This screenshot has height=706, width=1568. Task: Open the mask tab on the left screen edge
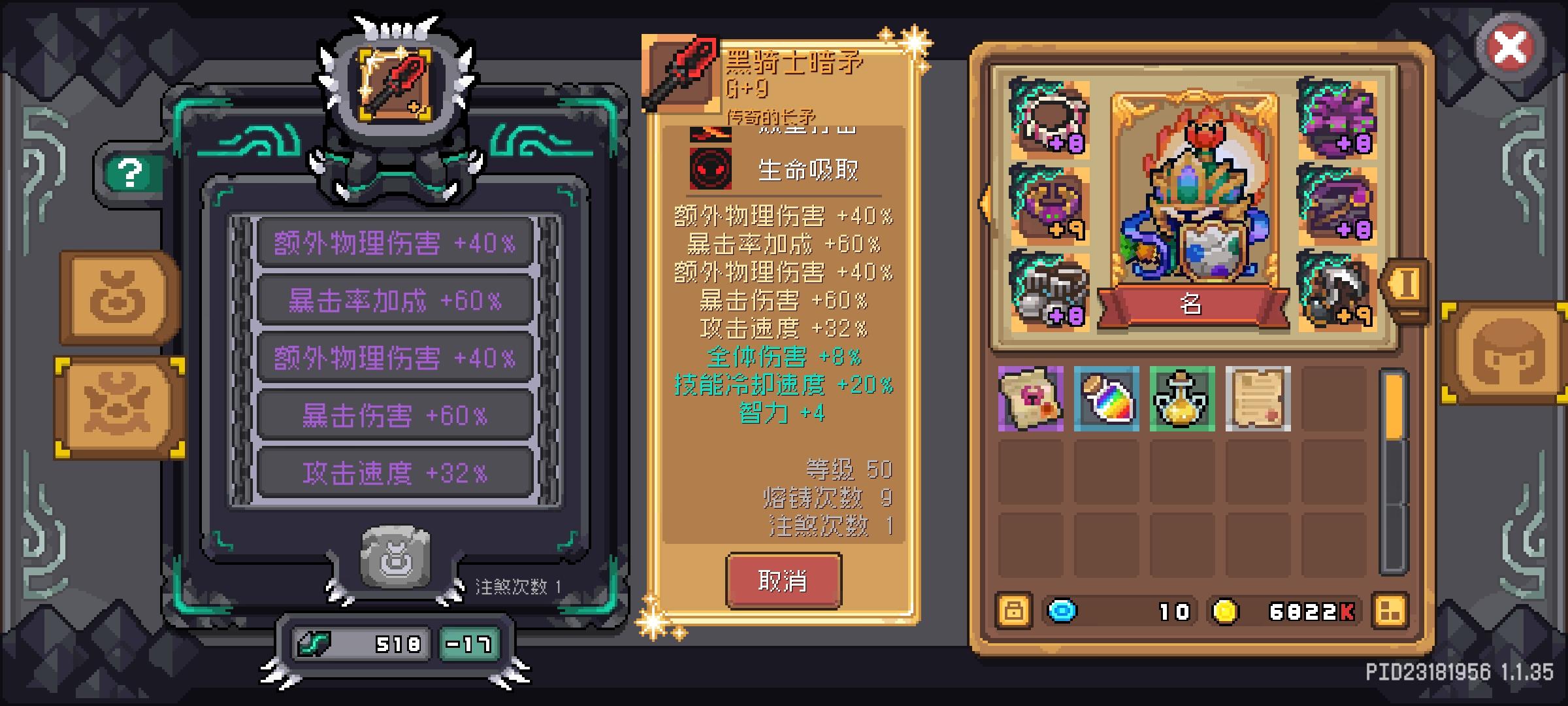click(118, 404)
